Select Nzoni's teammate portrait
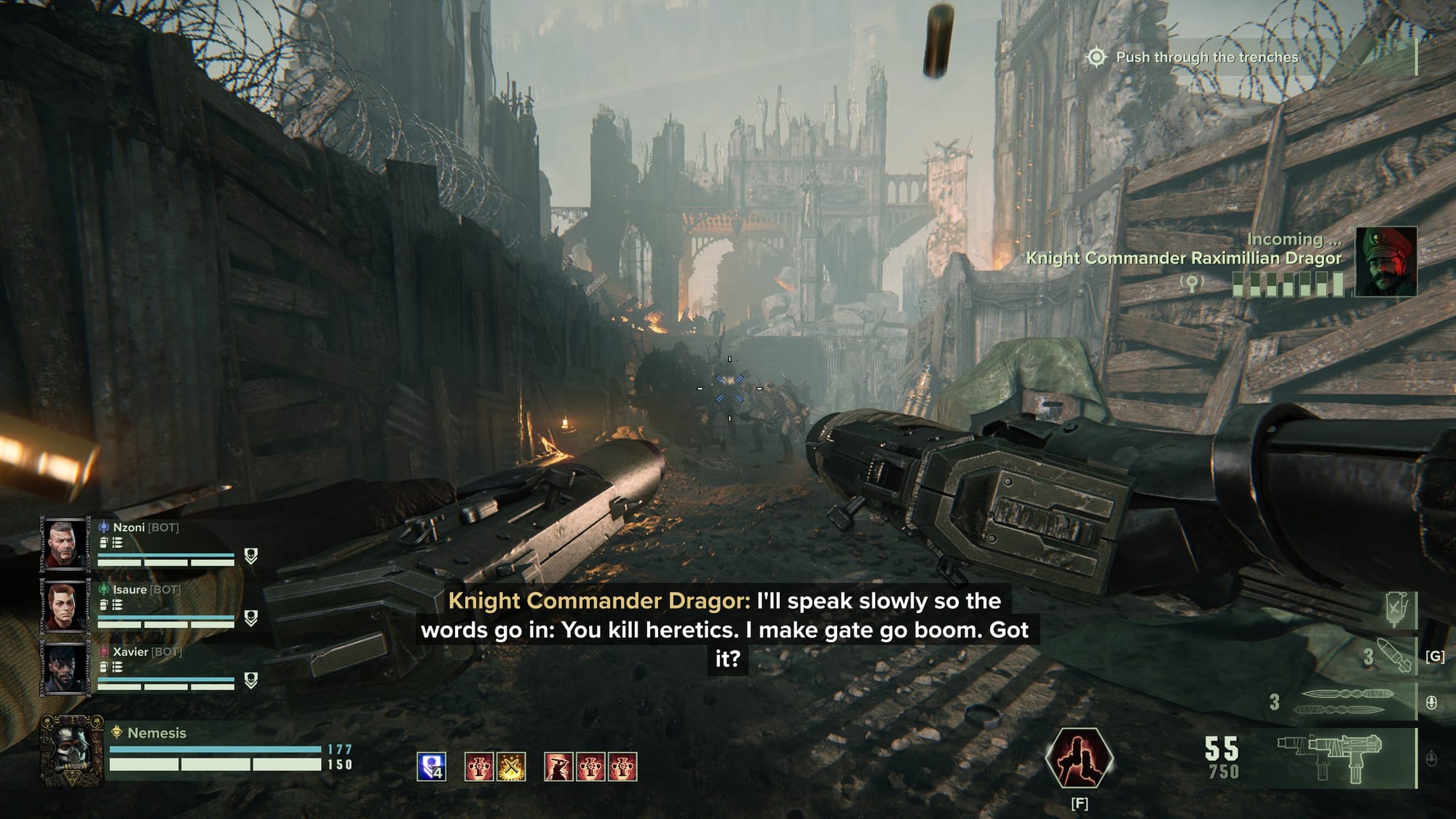The width and height of the screenshot is (1456, 819). coord(64,543)
